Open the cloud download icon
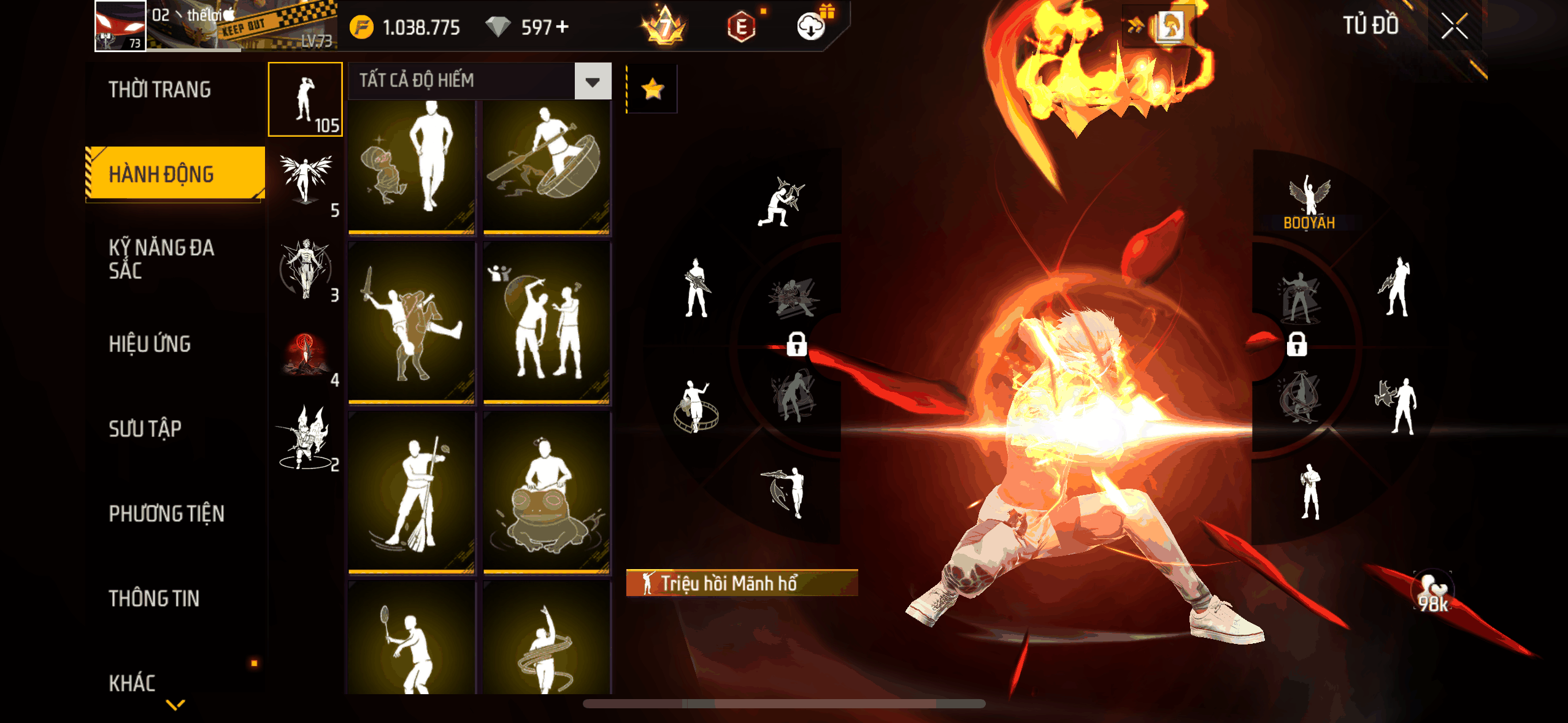1568x723 pixels. coord(811,27)
